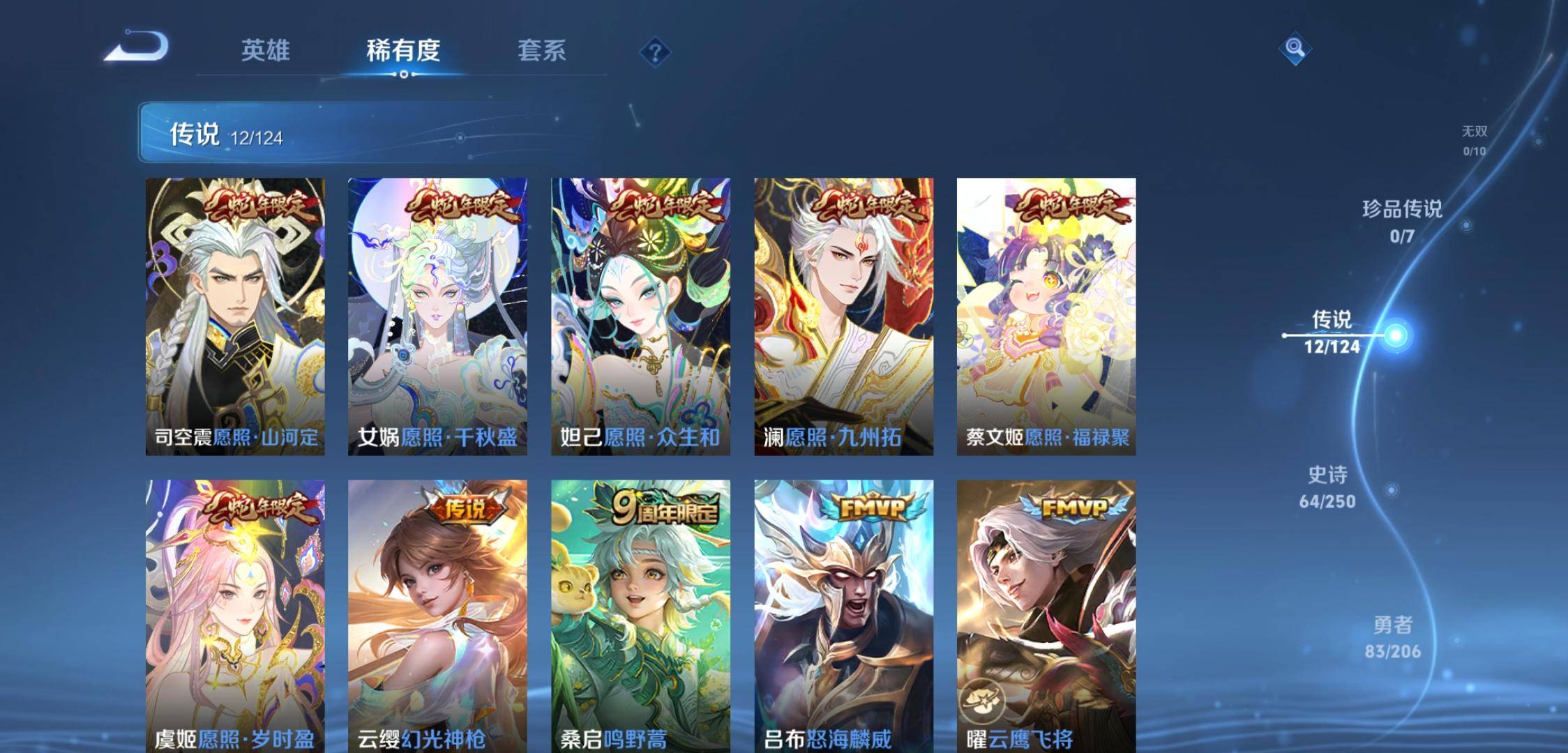
Task: Switch to the 英雄 tab
Action: click(265, 51)
